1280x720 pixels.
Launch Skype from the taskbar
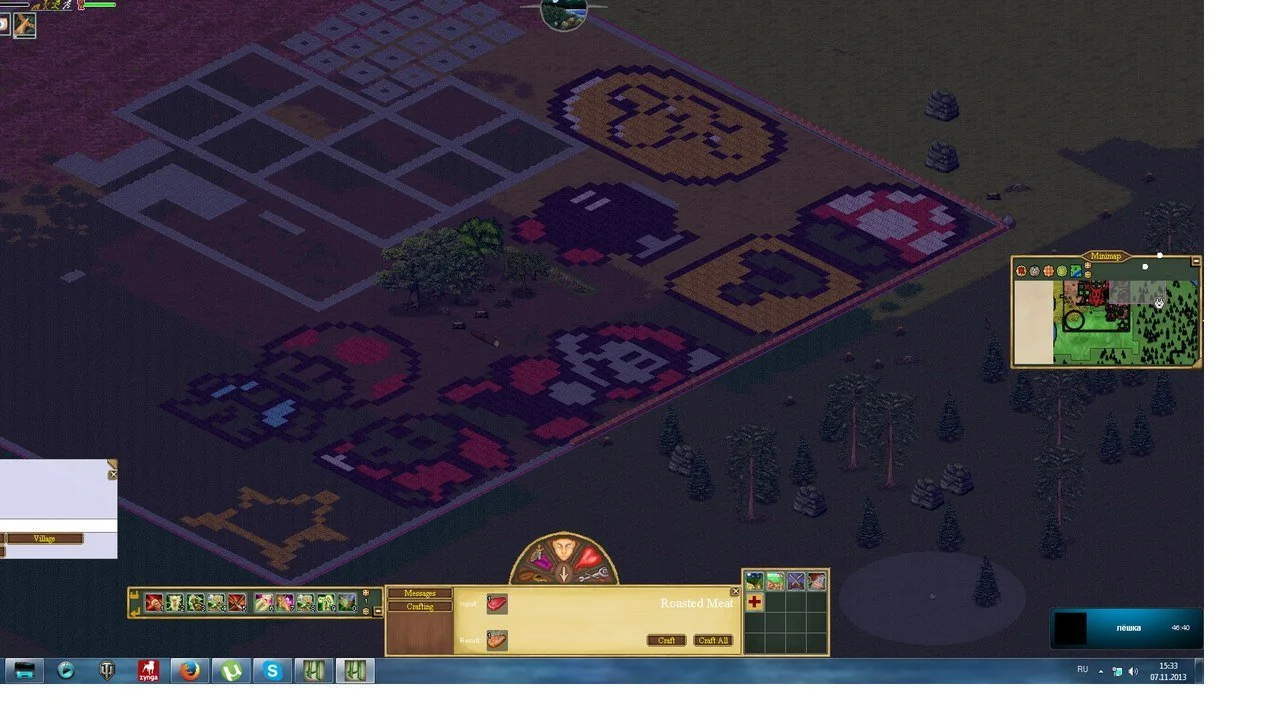click(x=273, y=670)
